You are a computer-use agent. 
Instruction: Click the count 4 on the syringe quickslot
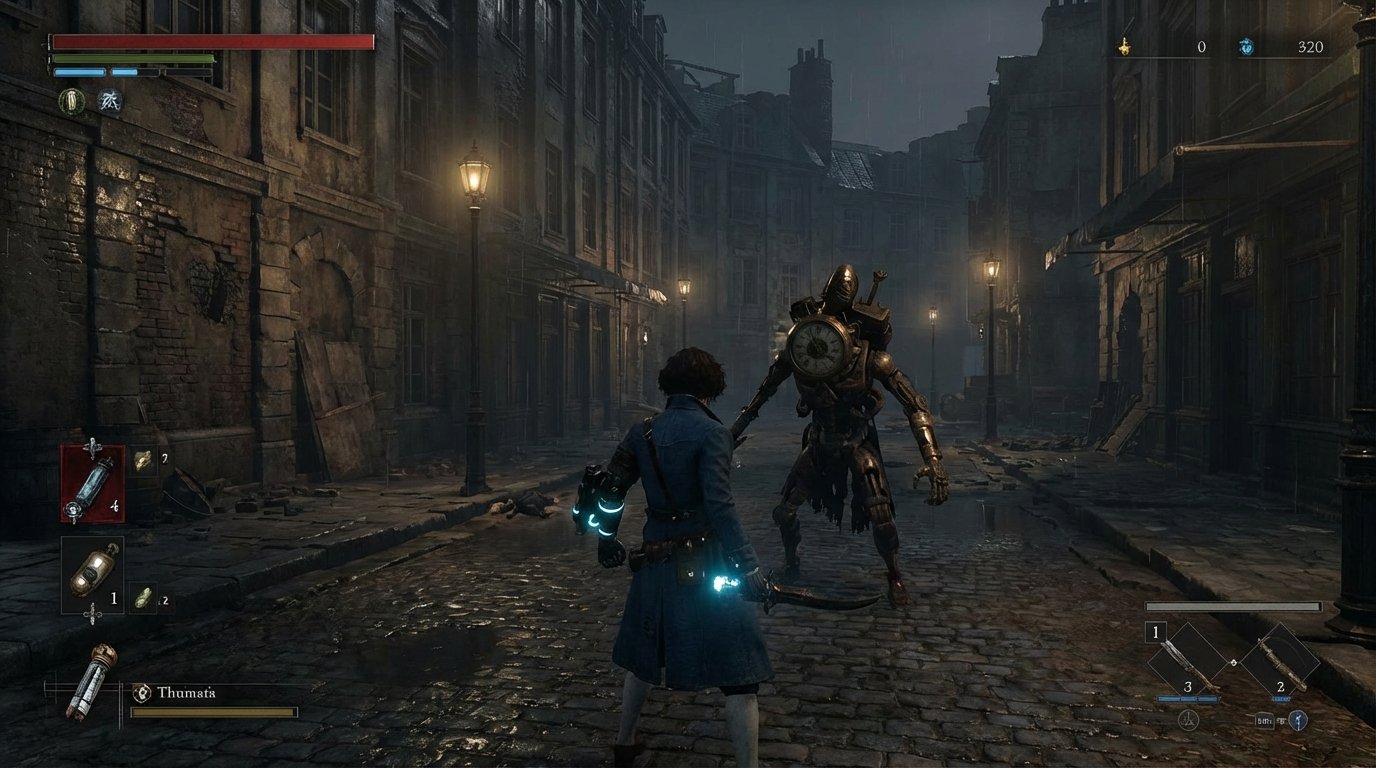(x=113, y=505)
